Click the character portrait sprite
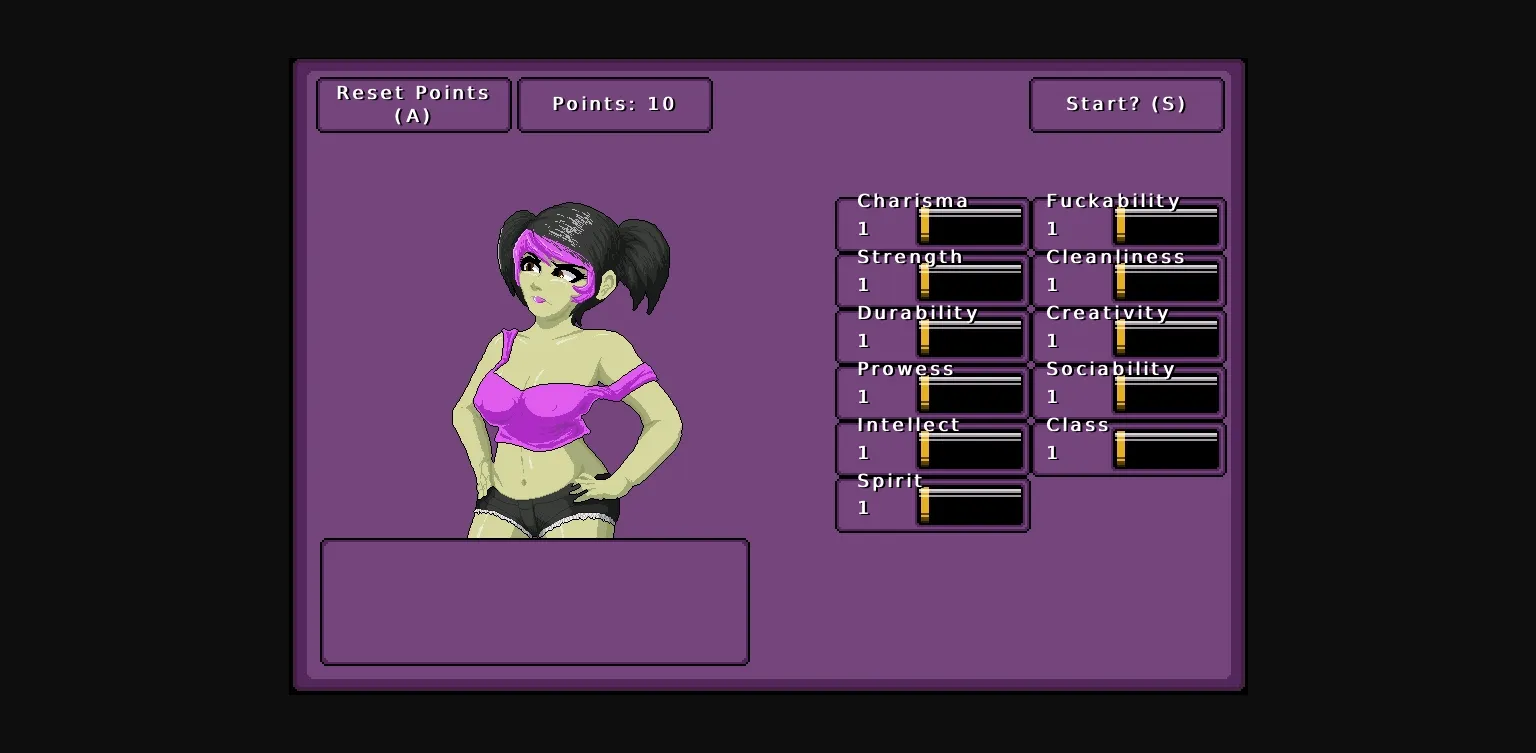The height and width of the screenshot is (753, 1536). click(565, 370)
